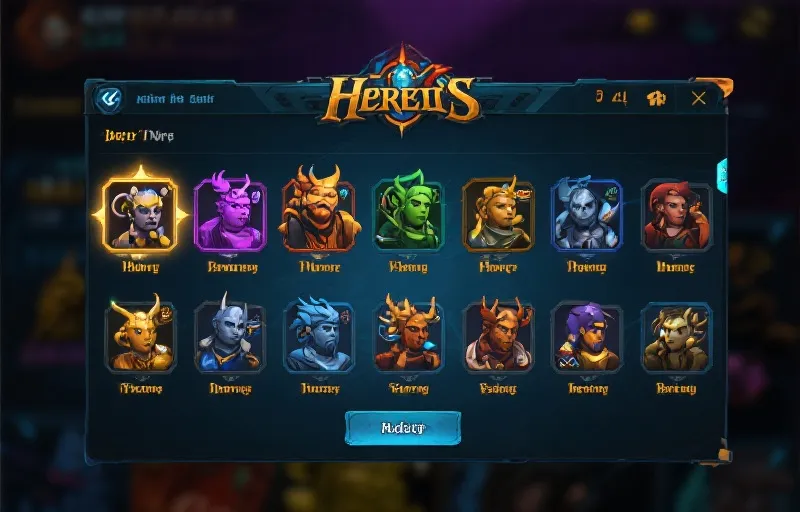Click the cyan confirm button below the heroes
This screenshot has width=800, height=512.
pos(403,427)
